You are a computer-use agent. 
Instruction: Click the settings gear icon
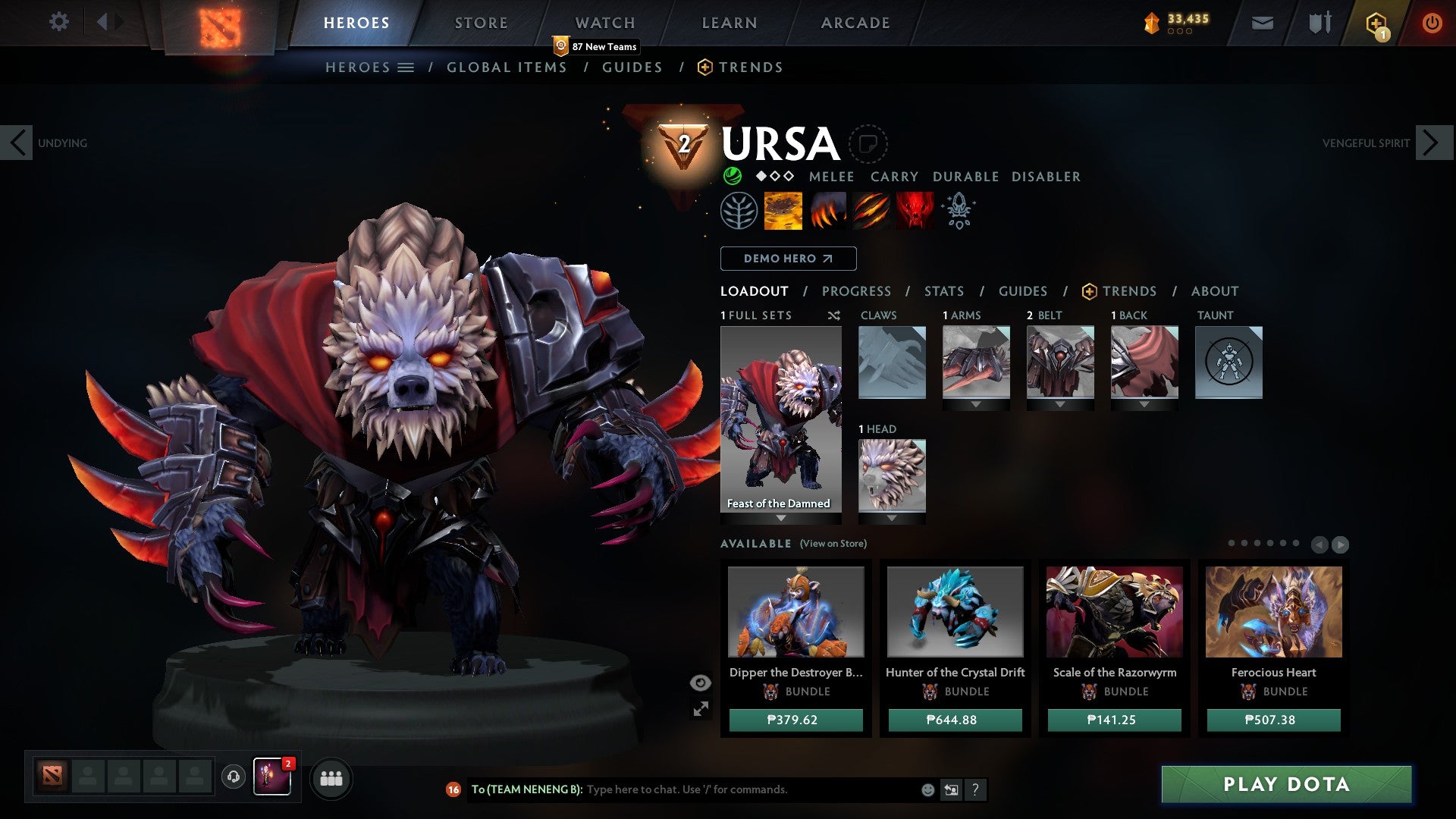pos(58,22)
